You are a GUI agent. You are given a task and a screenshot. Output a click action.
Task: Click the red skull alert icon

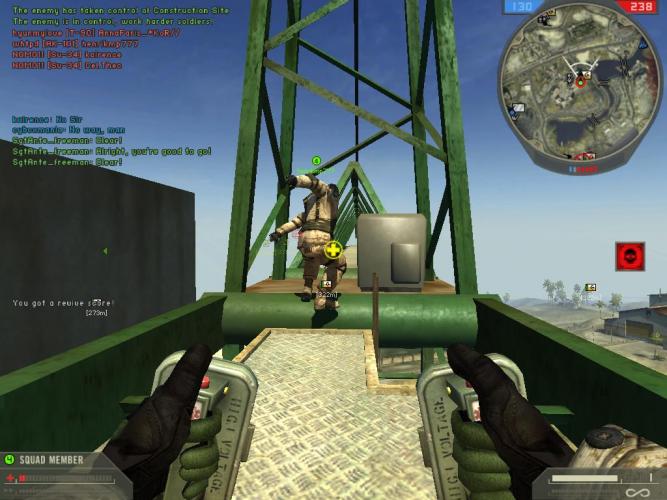tap(629, 256)
